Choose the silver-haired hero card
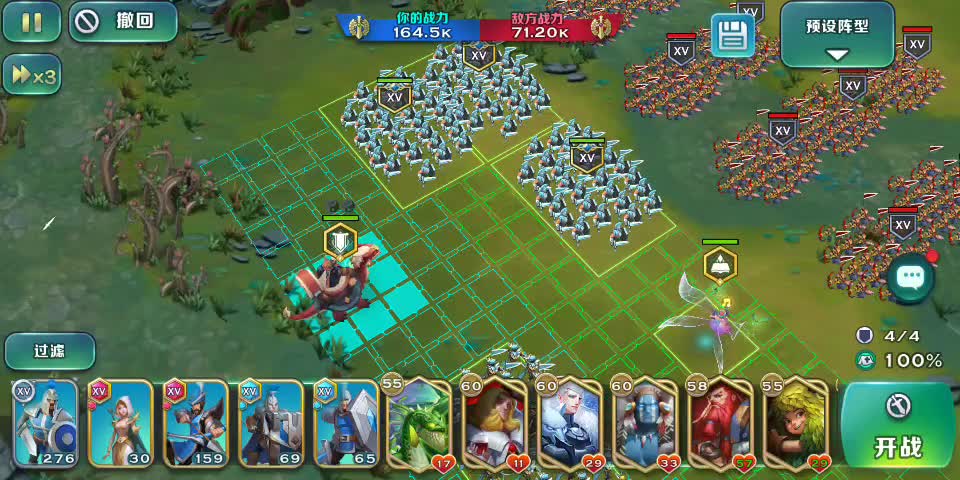Screen dimensions: 960x480 [x=570, y=425]
